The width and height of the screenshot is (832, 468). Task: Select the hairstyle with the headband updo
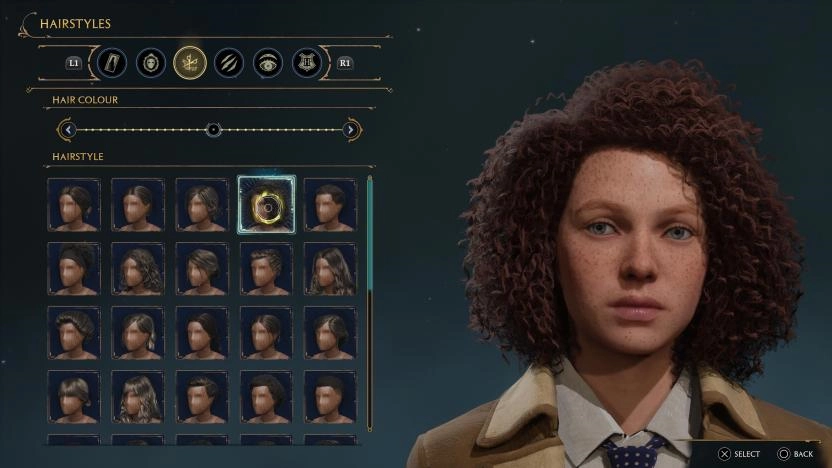pyautogui.click(x=74, y=269)
